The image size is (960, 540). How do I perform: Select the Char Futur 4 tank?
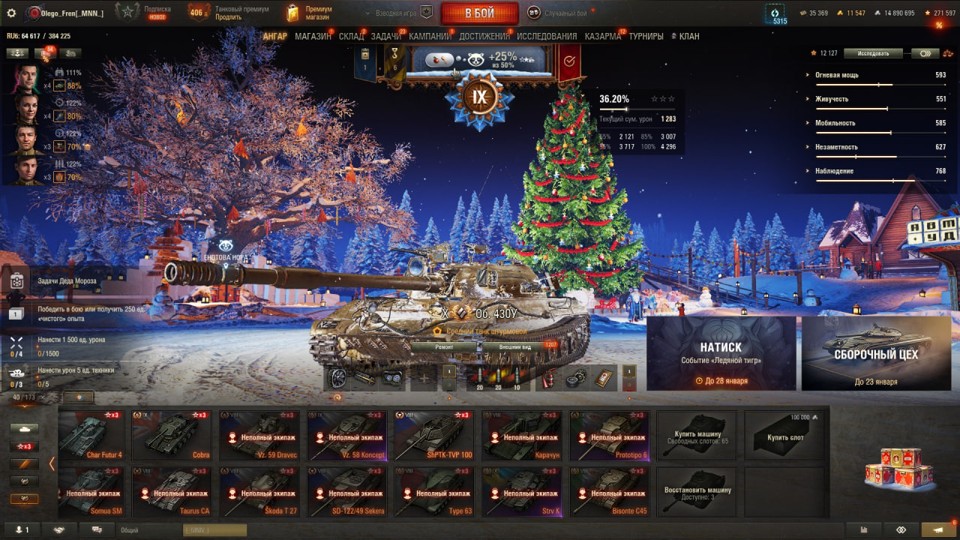click(96, 434)
